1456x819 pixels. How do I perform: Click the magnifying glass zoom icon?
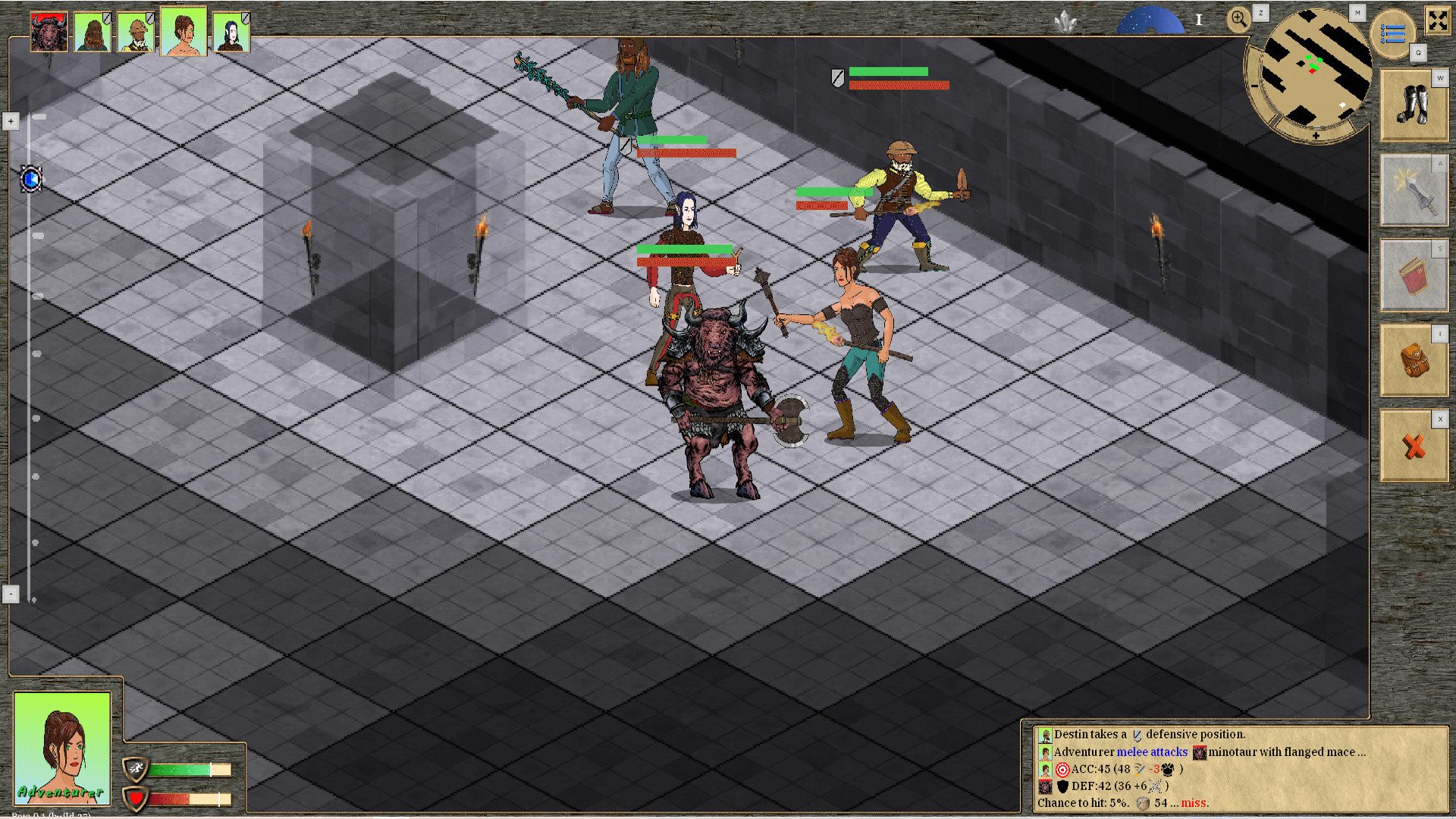[1239, 19]
